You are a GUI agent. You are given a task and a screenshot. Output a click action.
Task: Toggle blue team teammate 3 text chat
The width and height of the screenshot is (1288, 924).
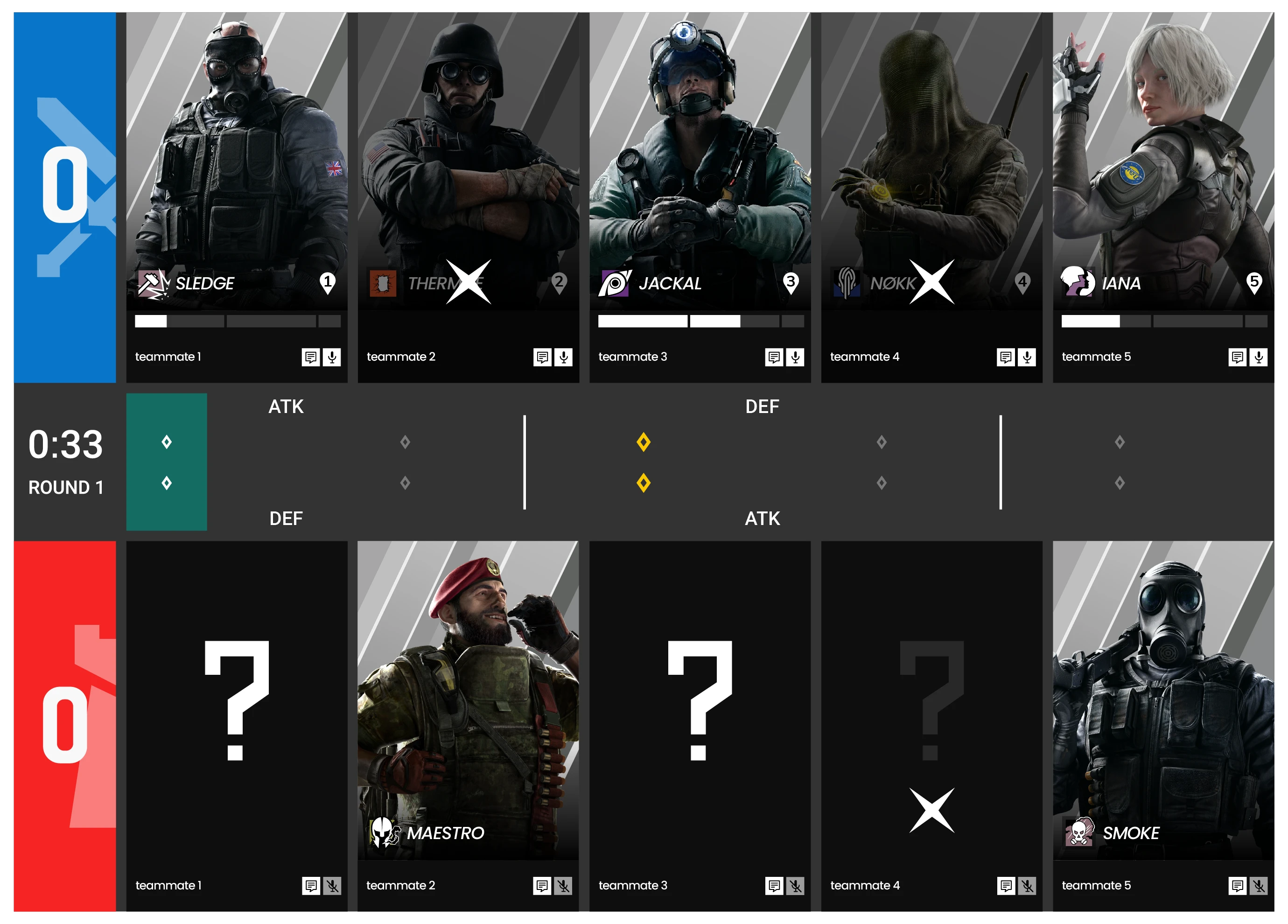pos(773,357)
